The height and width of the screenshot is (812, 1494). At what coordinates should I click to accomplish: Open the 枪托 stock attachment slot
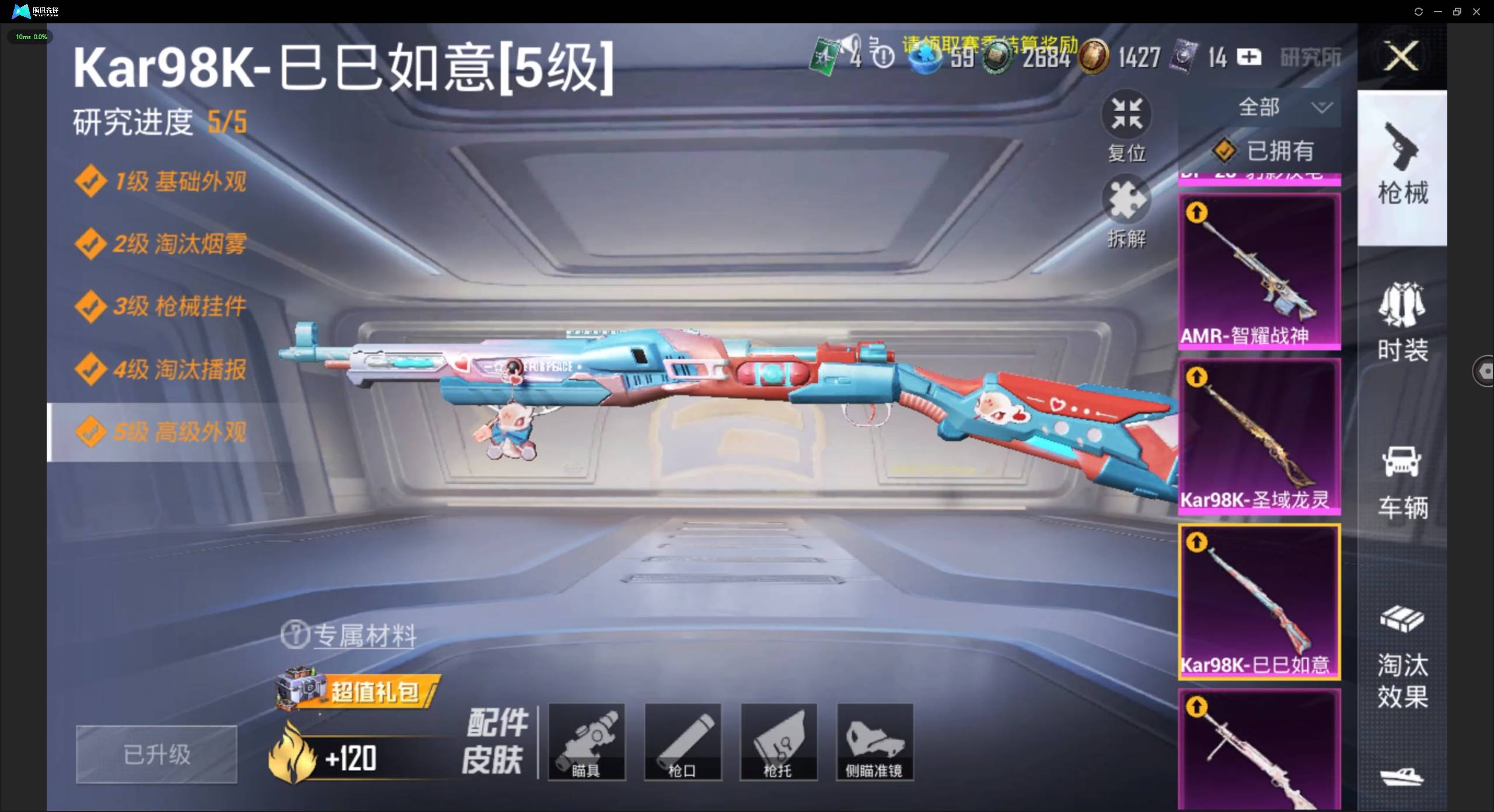point(779,742)
